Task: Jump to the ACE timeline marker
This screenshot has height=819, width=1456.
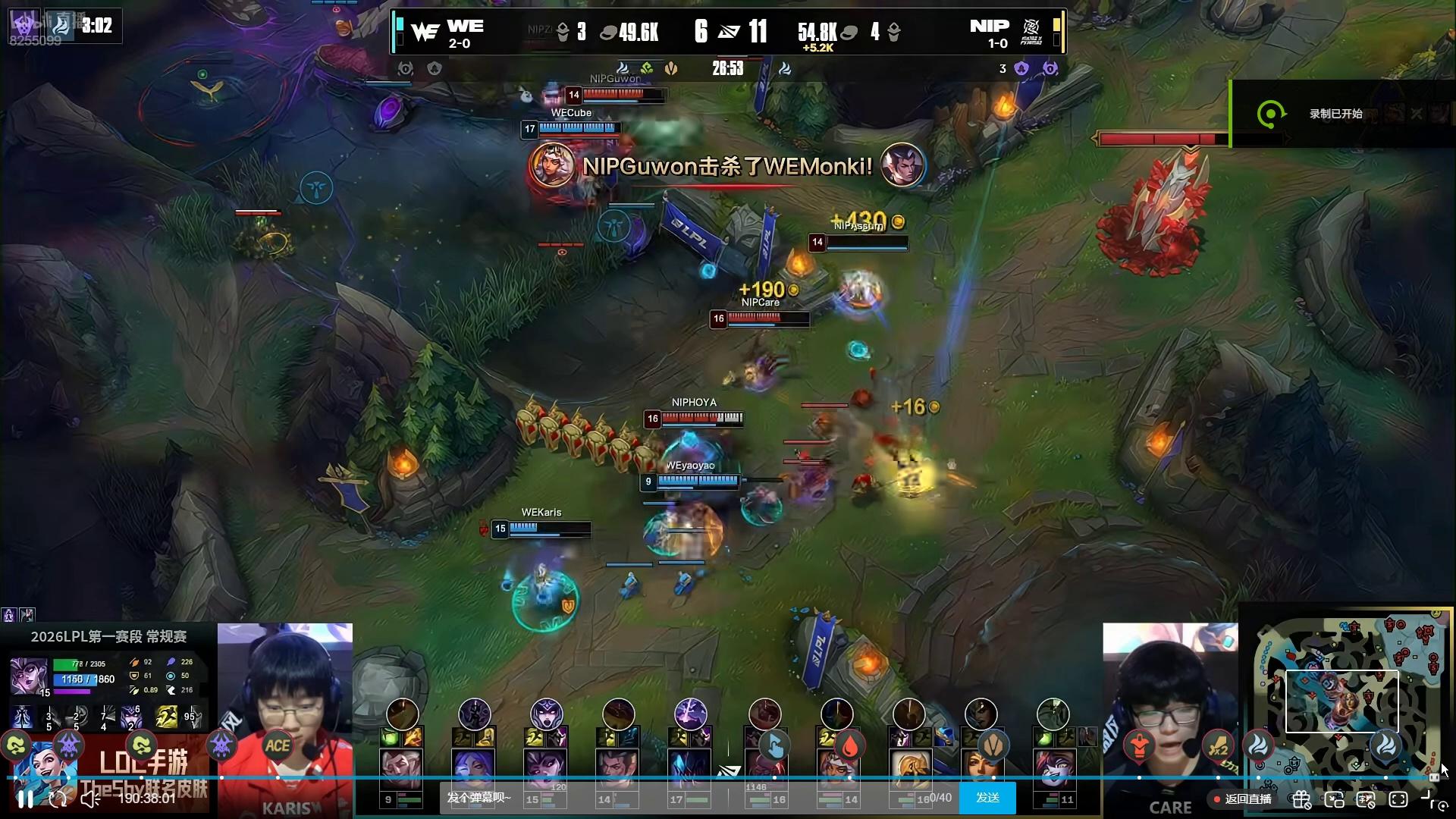Action: pyautogui.click(x=278, y=746)
